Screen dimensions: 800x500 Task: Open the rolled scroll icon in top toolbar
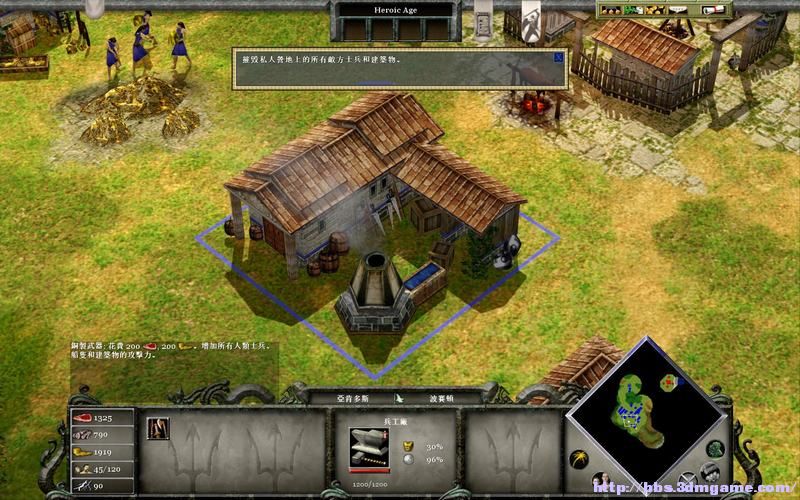click(x=712, y=10)
